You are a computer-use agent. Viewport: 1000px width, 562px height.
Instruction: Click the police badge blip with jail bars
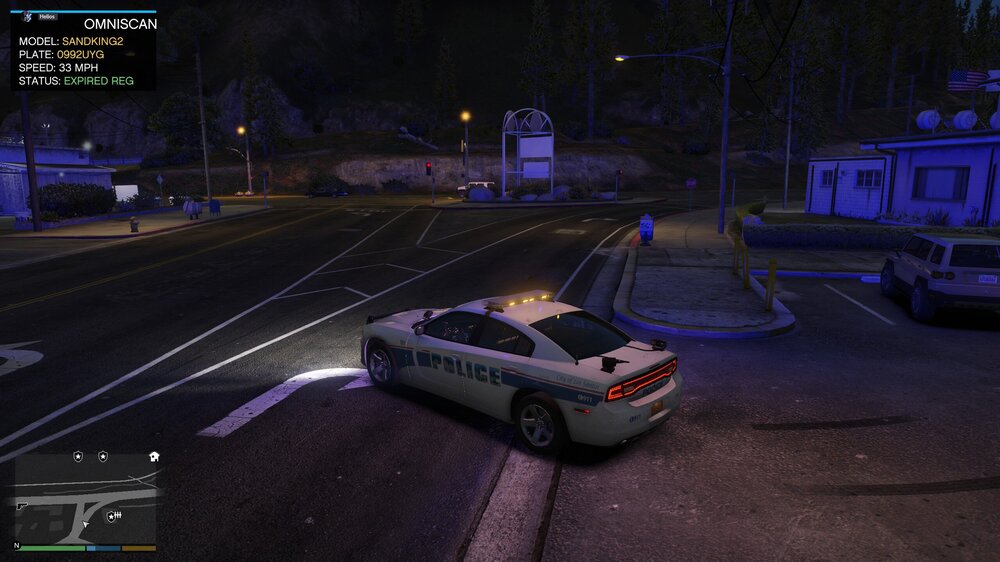click(113, 516)
